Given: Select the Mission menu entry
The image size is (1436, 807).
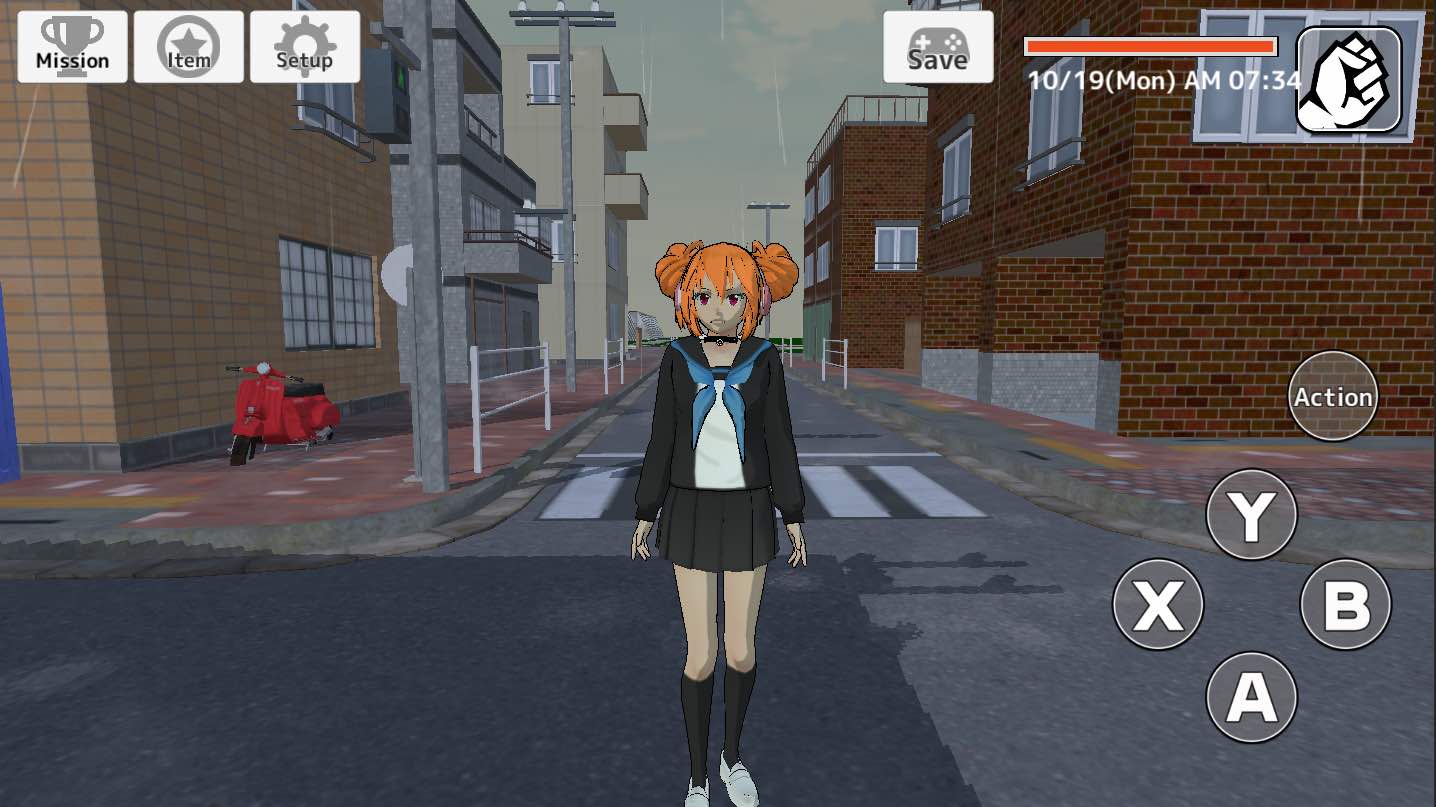Looking at the screenshot, I should tap(71, 45).
